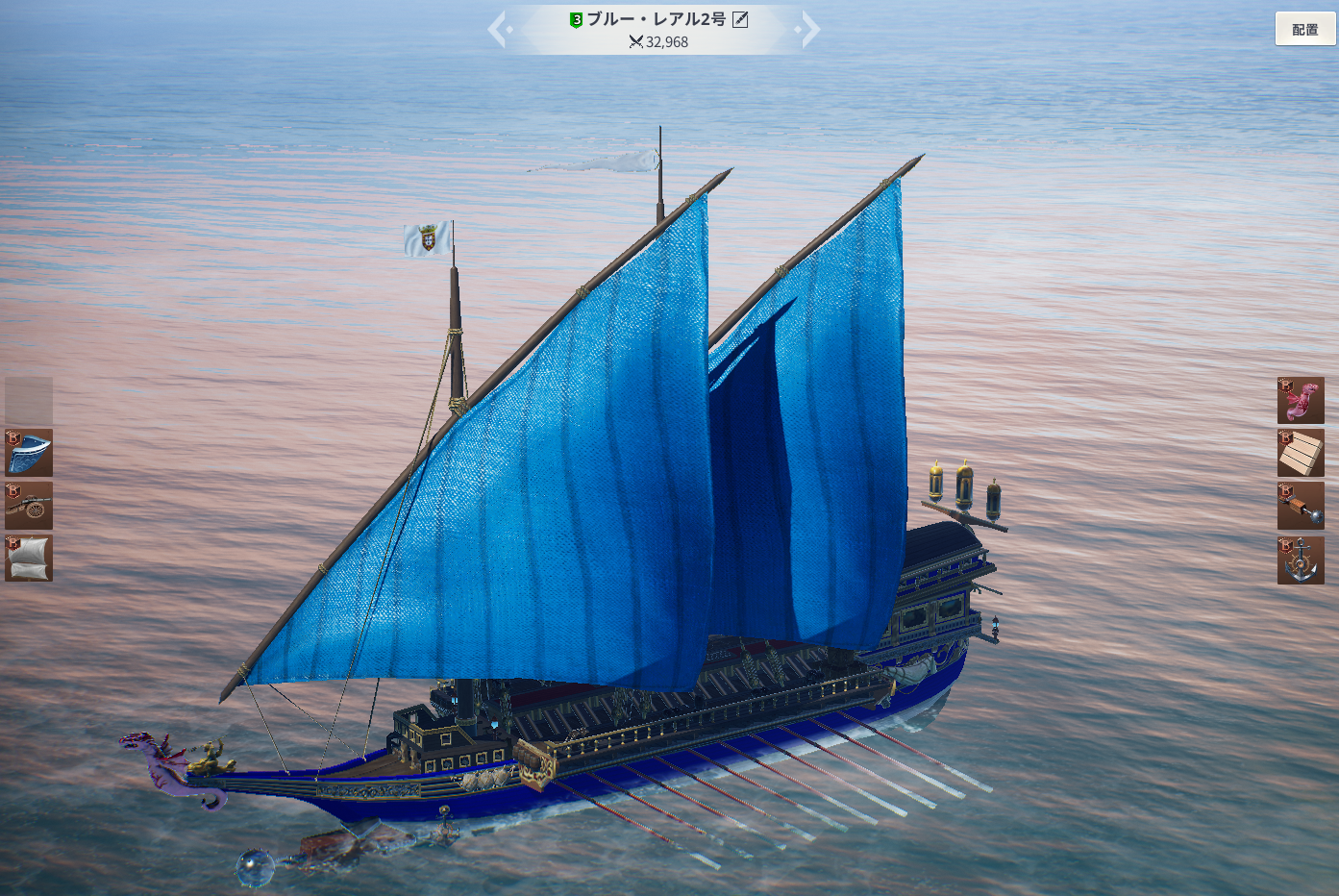Open the wheeled cannon equipment slot
Image resolution: width=1339 pixels, height=896 pixels.
coord(29,506)
